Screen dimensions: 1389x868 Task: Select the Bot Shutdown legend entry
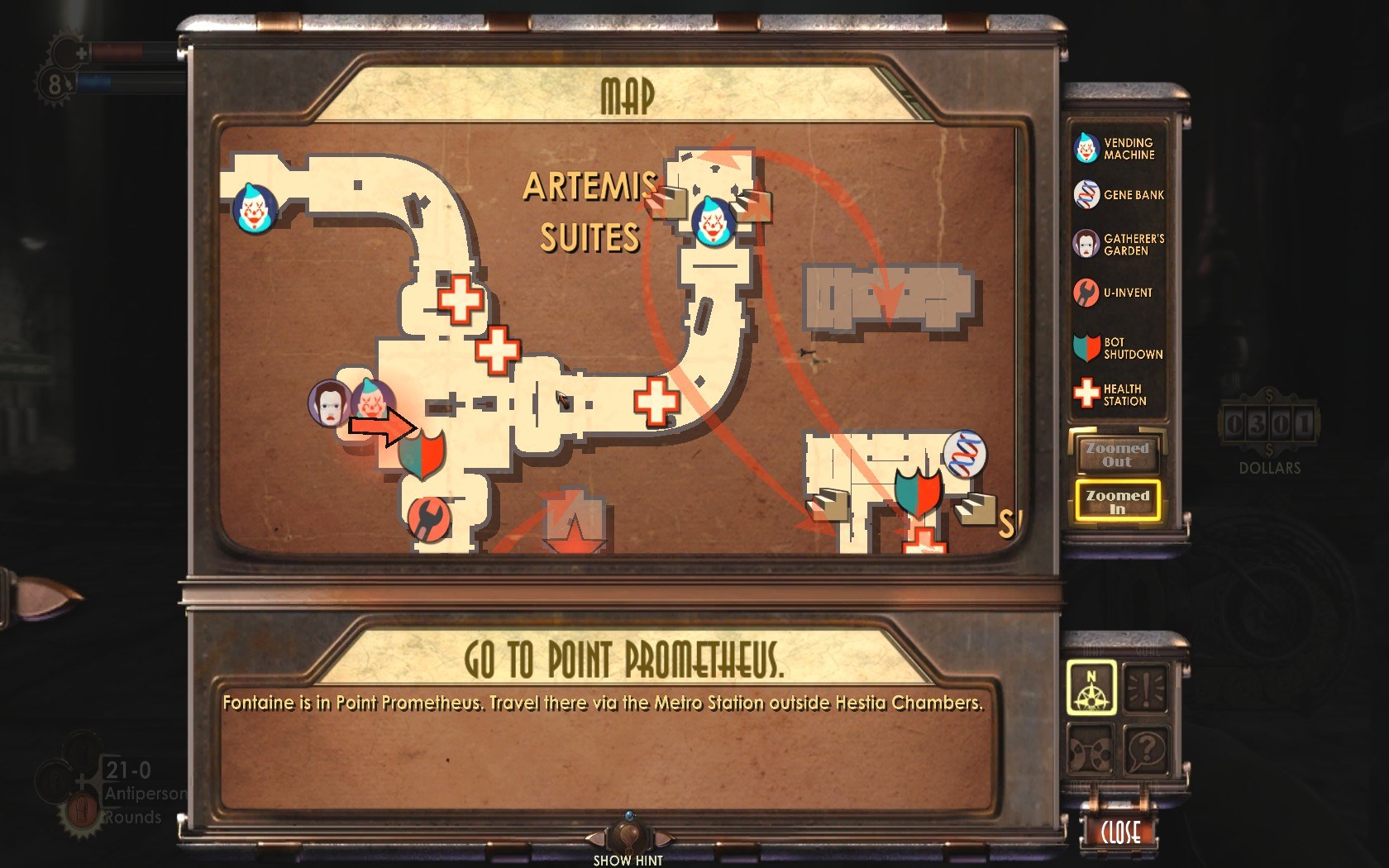tap(1117, 348)
